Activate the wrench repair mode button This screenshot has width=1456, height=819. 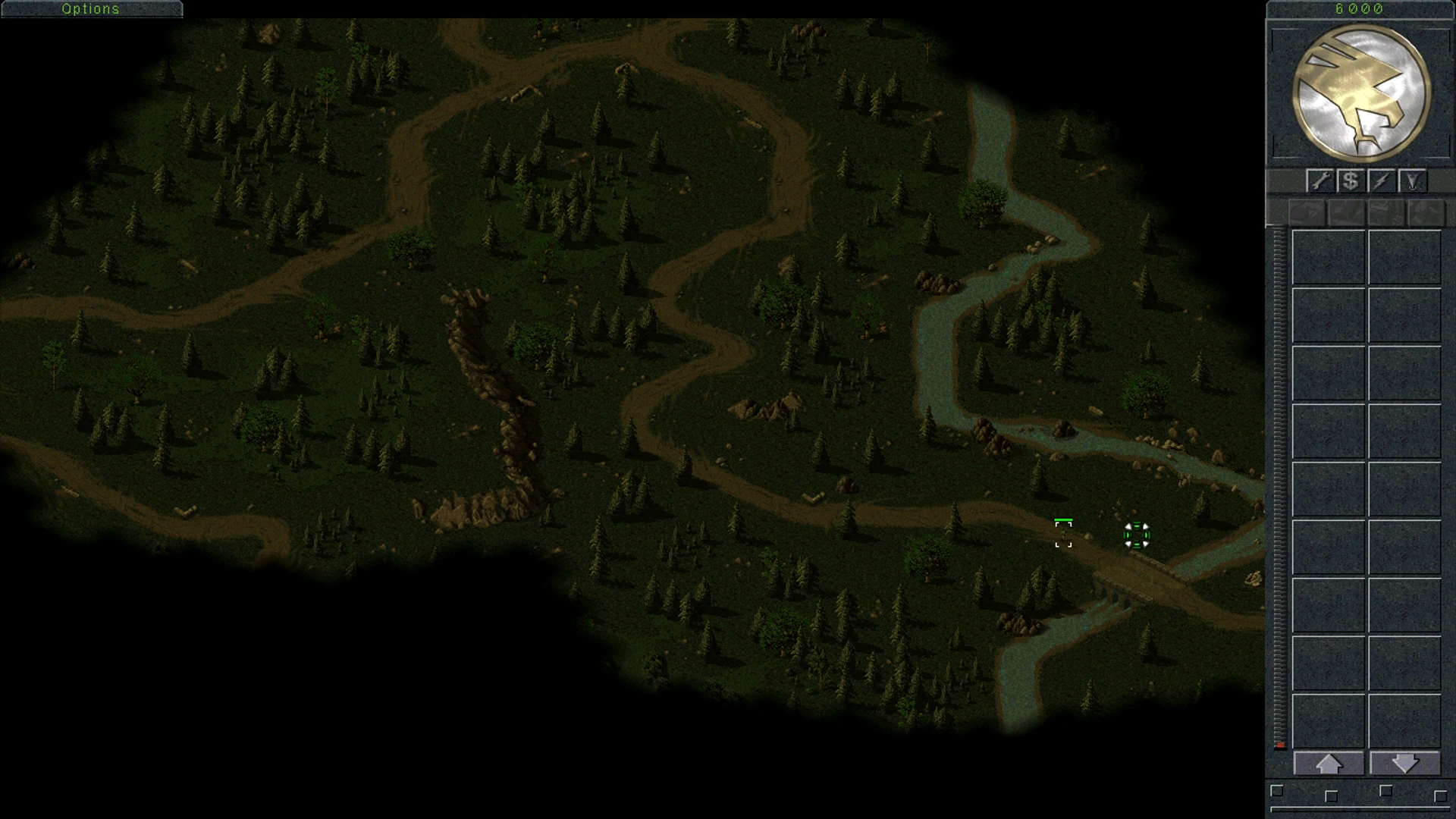click(x=1320, y=180)
